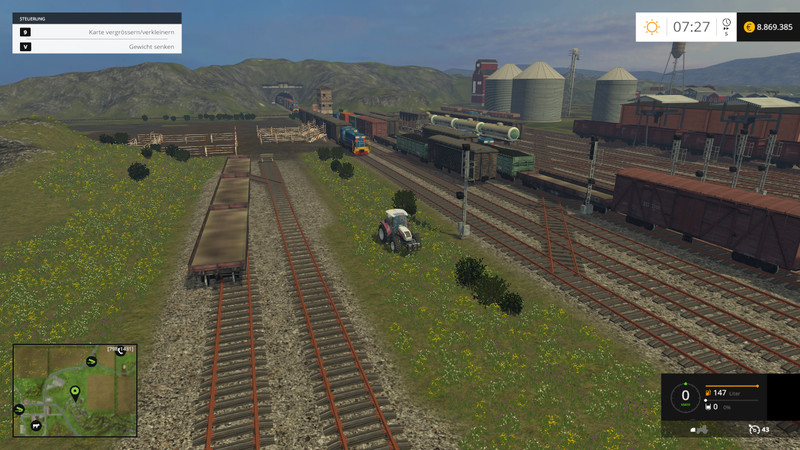Screen dimensions: 800x450
Task: Select the fuel pump icon
Action: coord(708,393)
